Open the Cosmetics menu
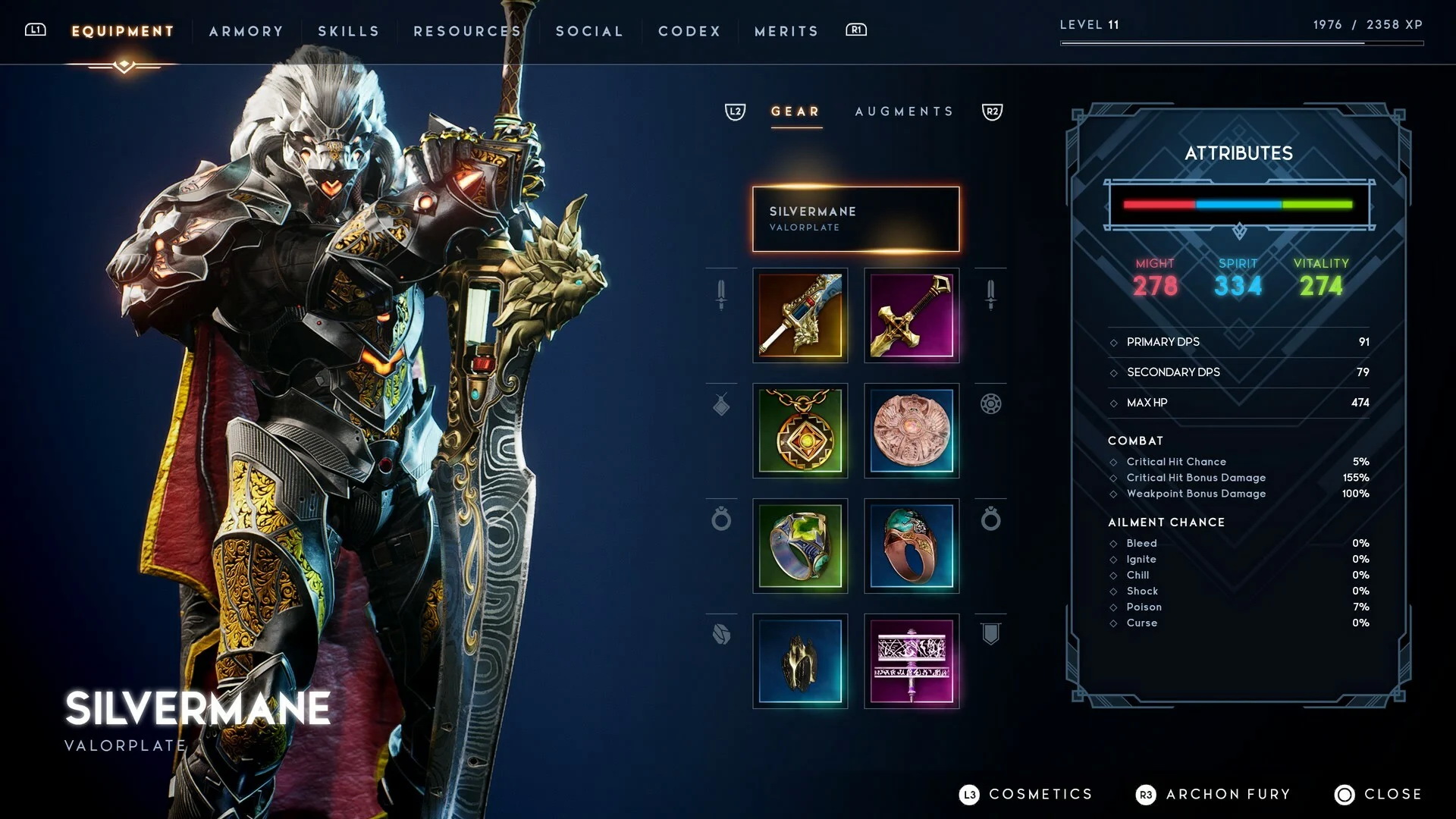The image size is (1456, 819). click(x=1027, y=794)
